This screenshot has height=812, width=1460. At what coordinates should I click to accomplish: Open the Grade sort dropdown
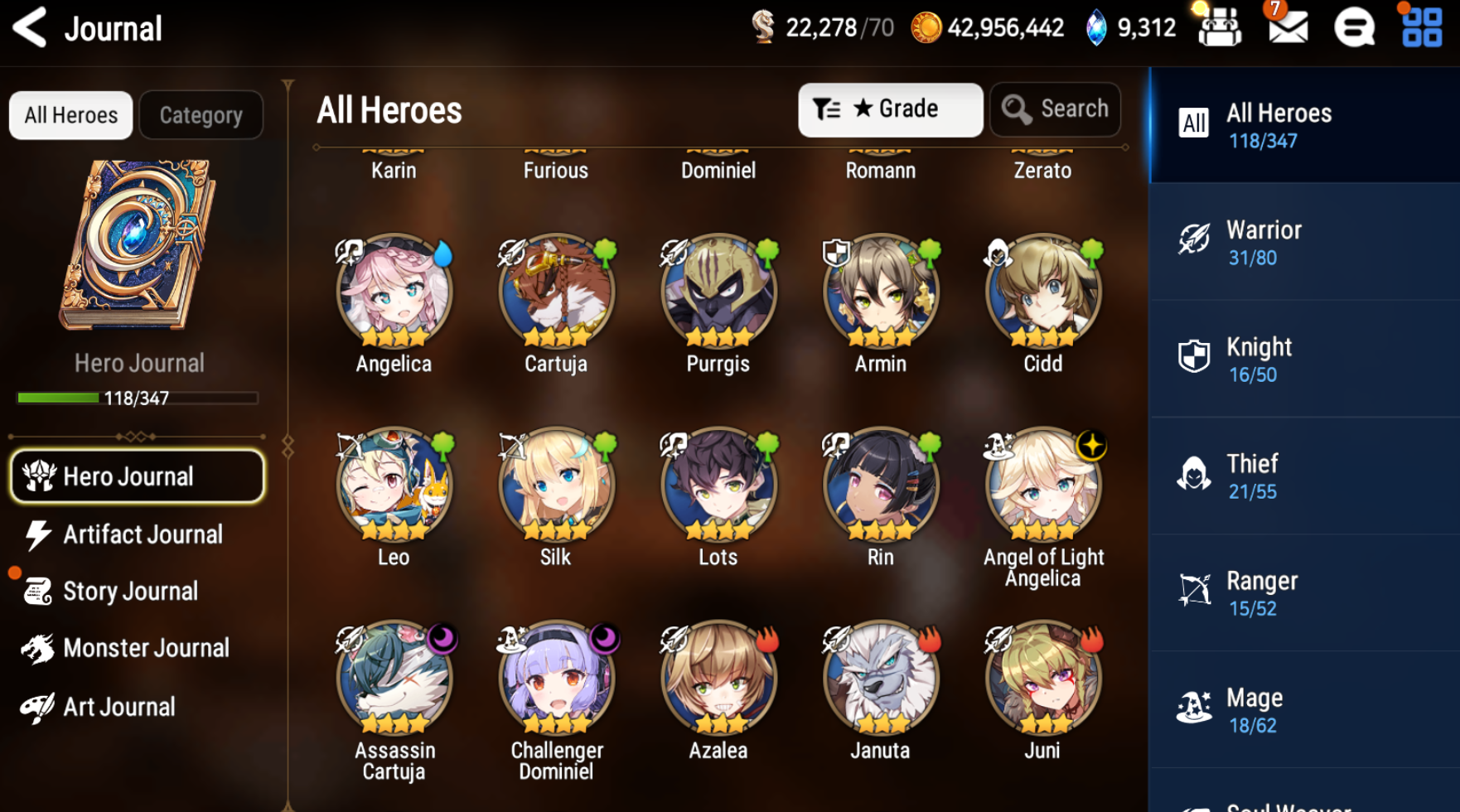890,109
